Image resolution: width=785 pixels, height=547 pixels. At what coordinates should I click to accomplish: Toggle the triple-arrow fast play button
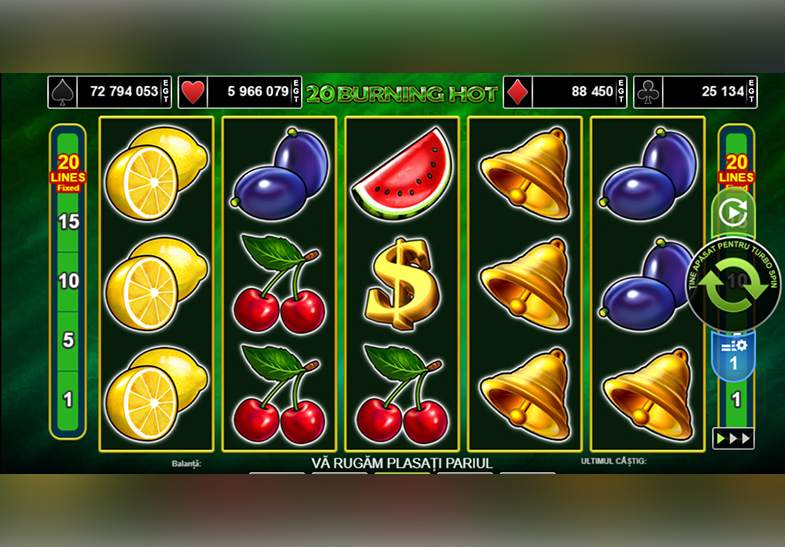732,438
